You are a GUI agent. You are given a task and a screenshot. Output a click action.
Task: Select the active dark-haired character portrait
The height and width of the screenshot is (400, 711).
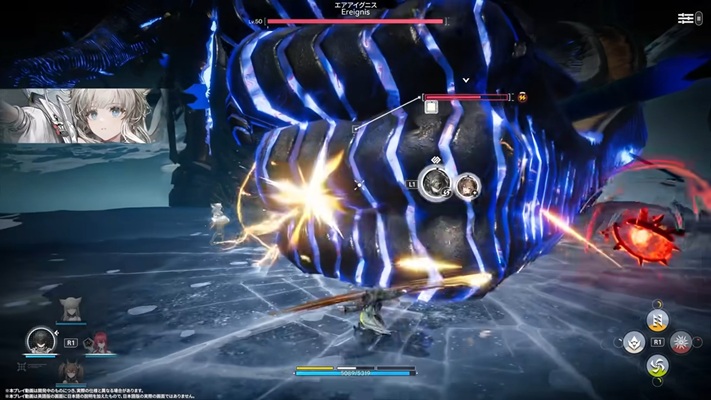(40, 341)
